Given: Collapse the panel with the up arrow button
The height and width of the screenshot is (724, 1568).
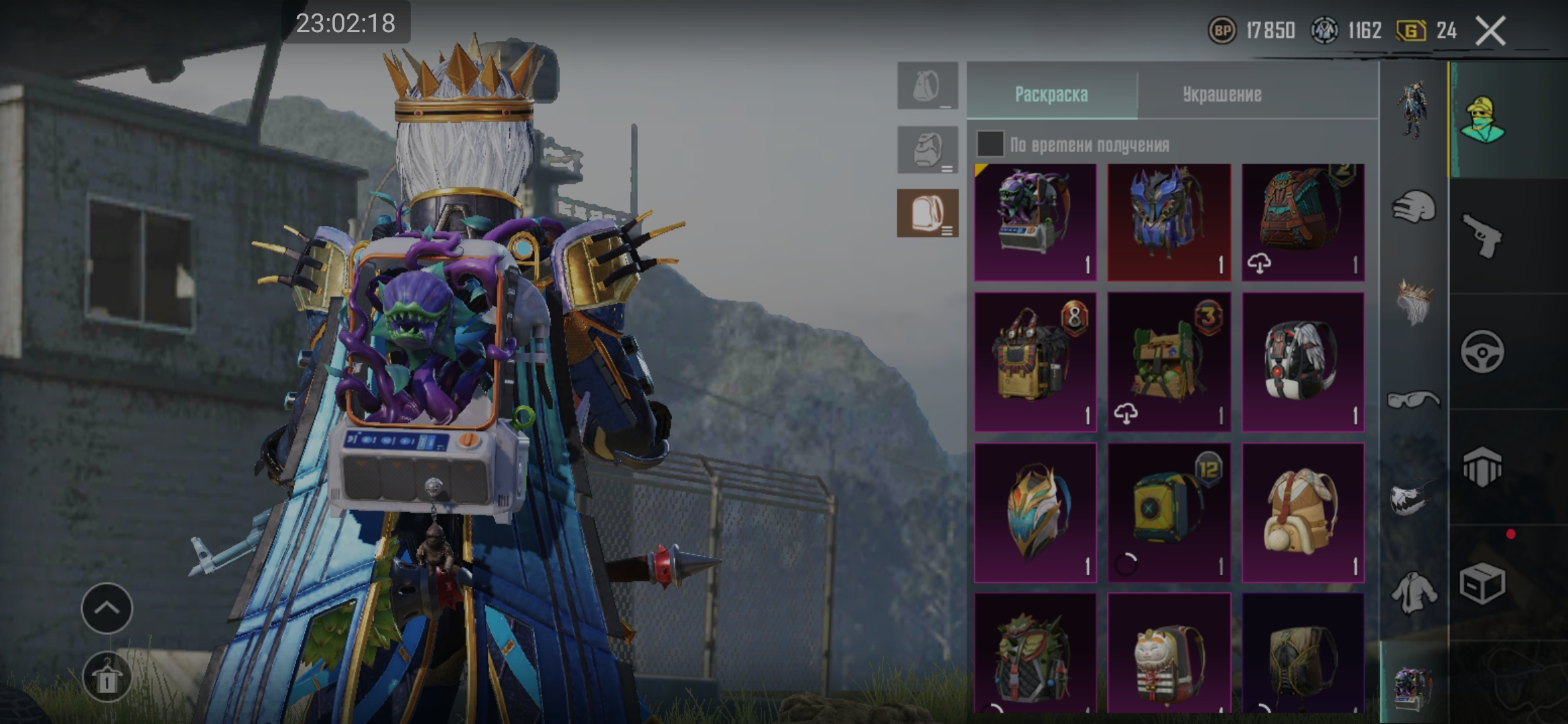Looking at the screenshot, I should [x=107, y=608].
